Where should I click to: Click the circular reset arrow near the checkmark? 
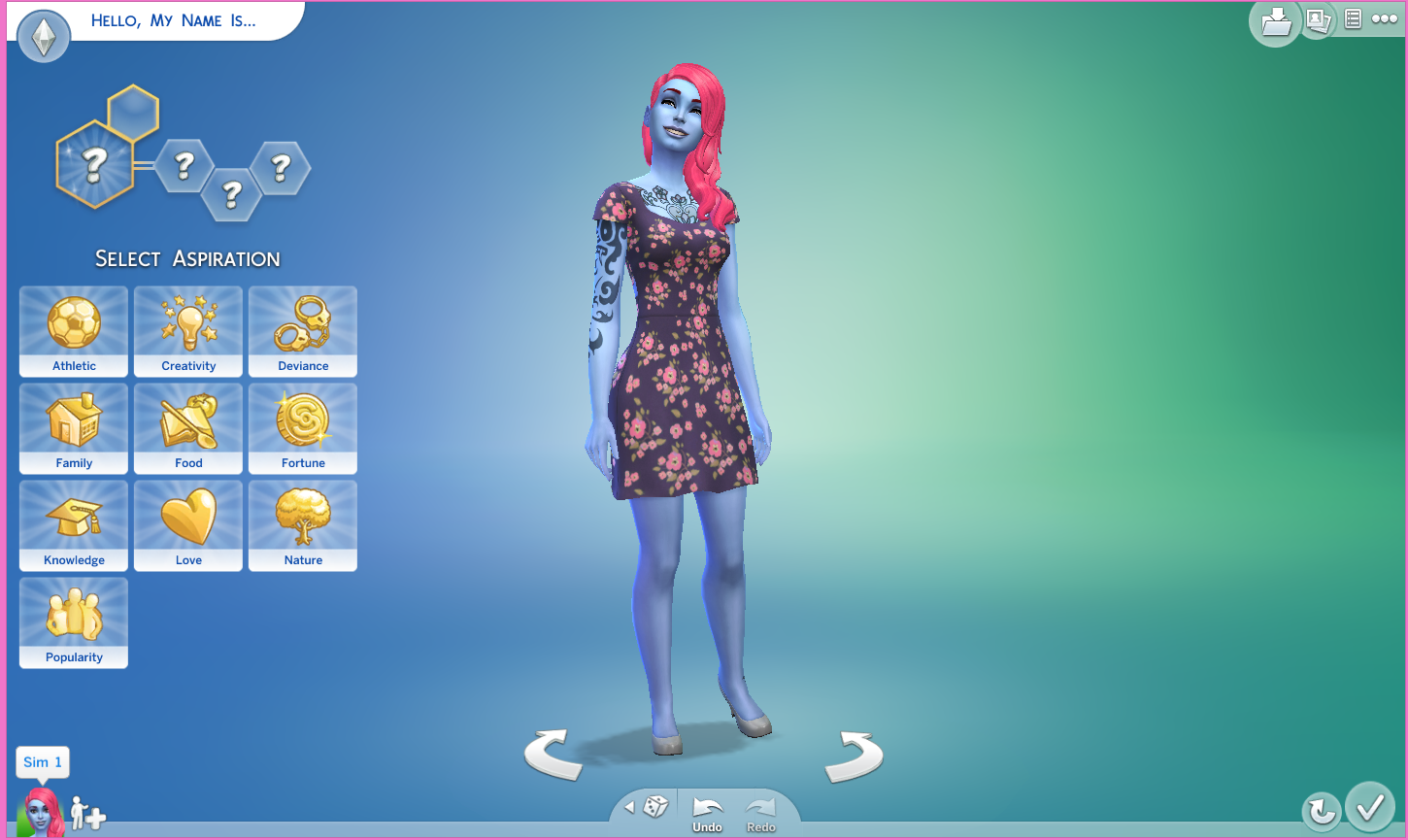(1320, 809)
